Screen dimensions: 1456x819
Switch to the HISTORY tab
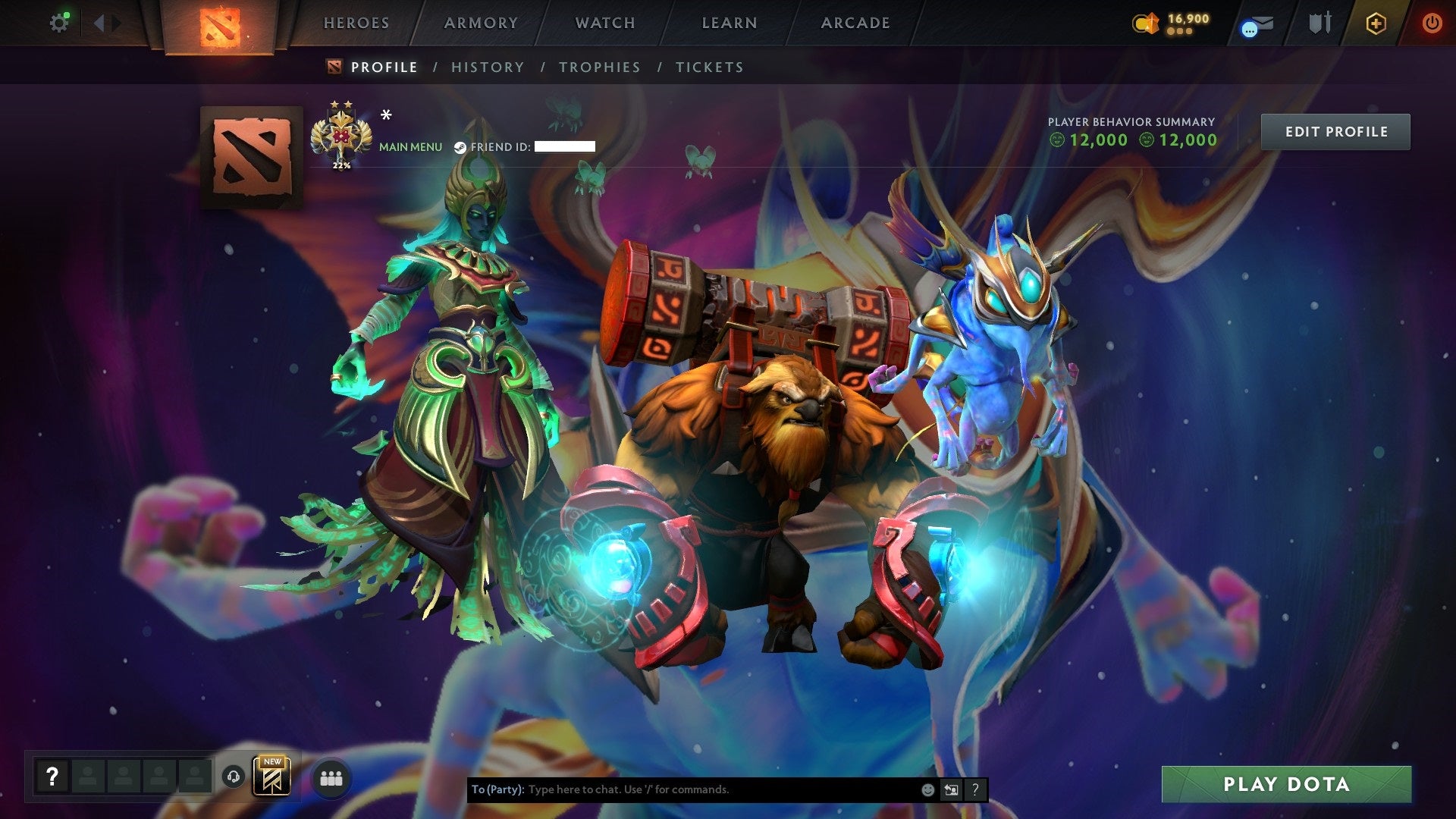click(x=487, y=67)
